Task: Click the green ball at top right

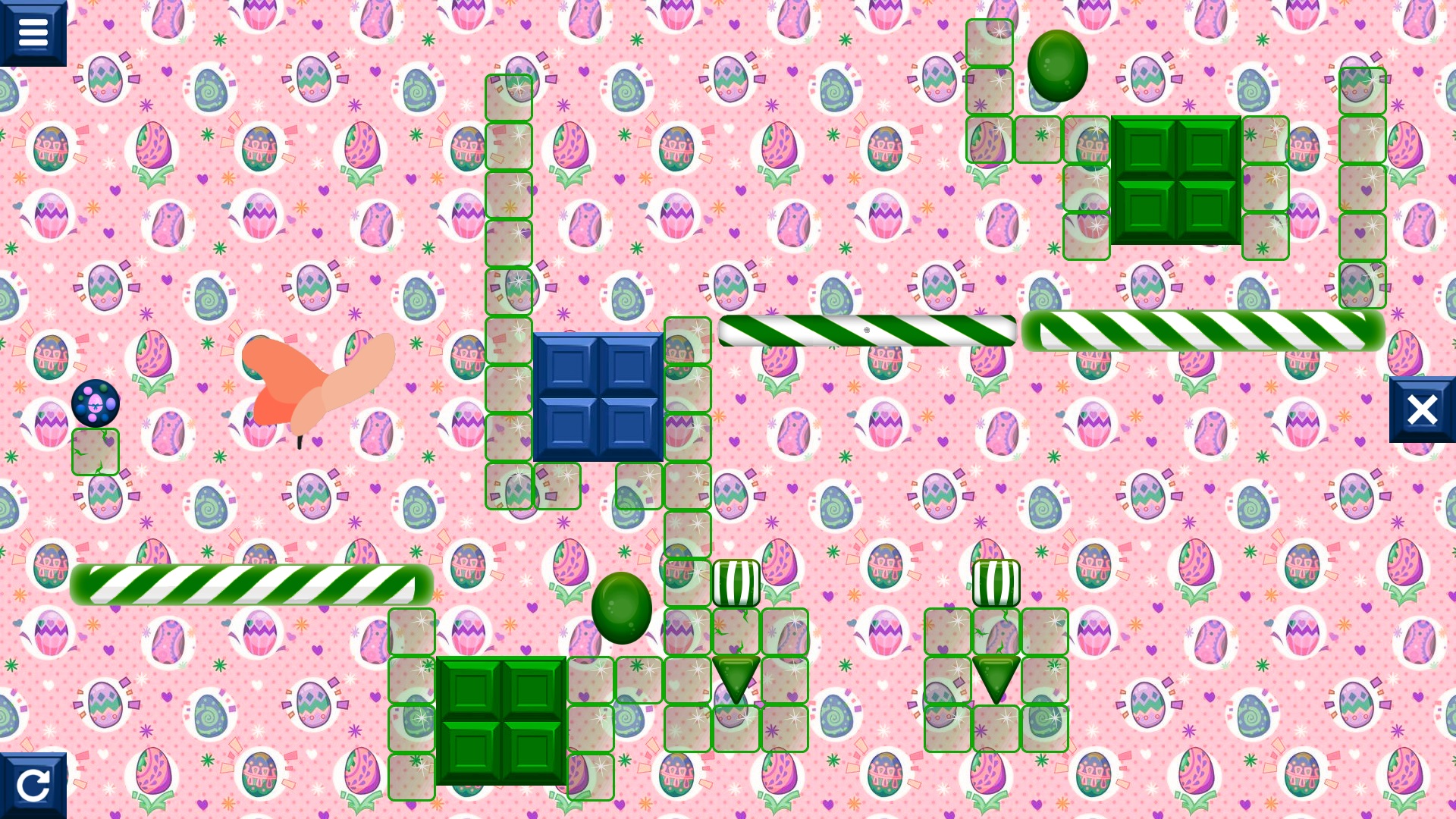Action: click(x=1059, y=67)
